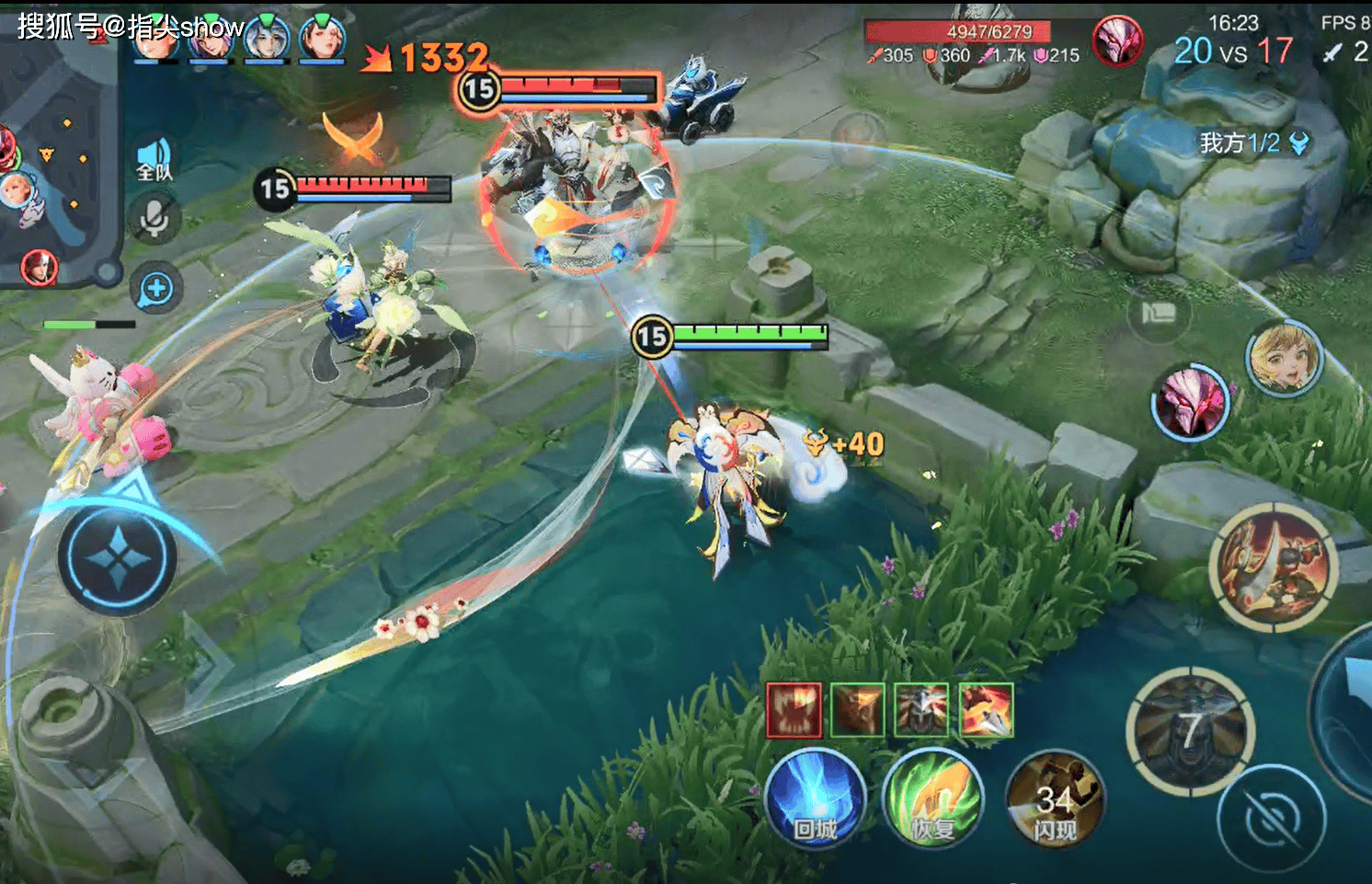Cast the red armored warrior skill

[x=1275, y=567]
